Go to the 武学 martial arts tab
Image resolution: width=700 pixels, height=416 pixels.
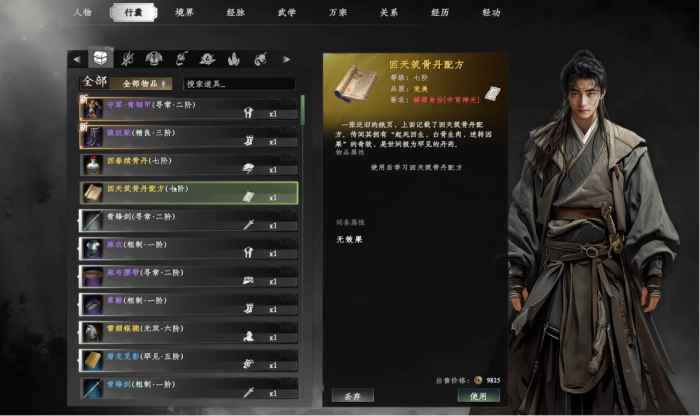(286, 12)
